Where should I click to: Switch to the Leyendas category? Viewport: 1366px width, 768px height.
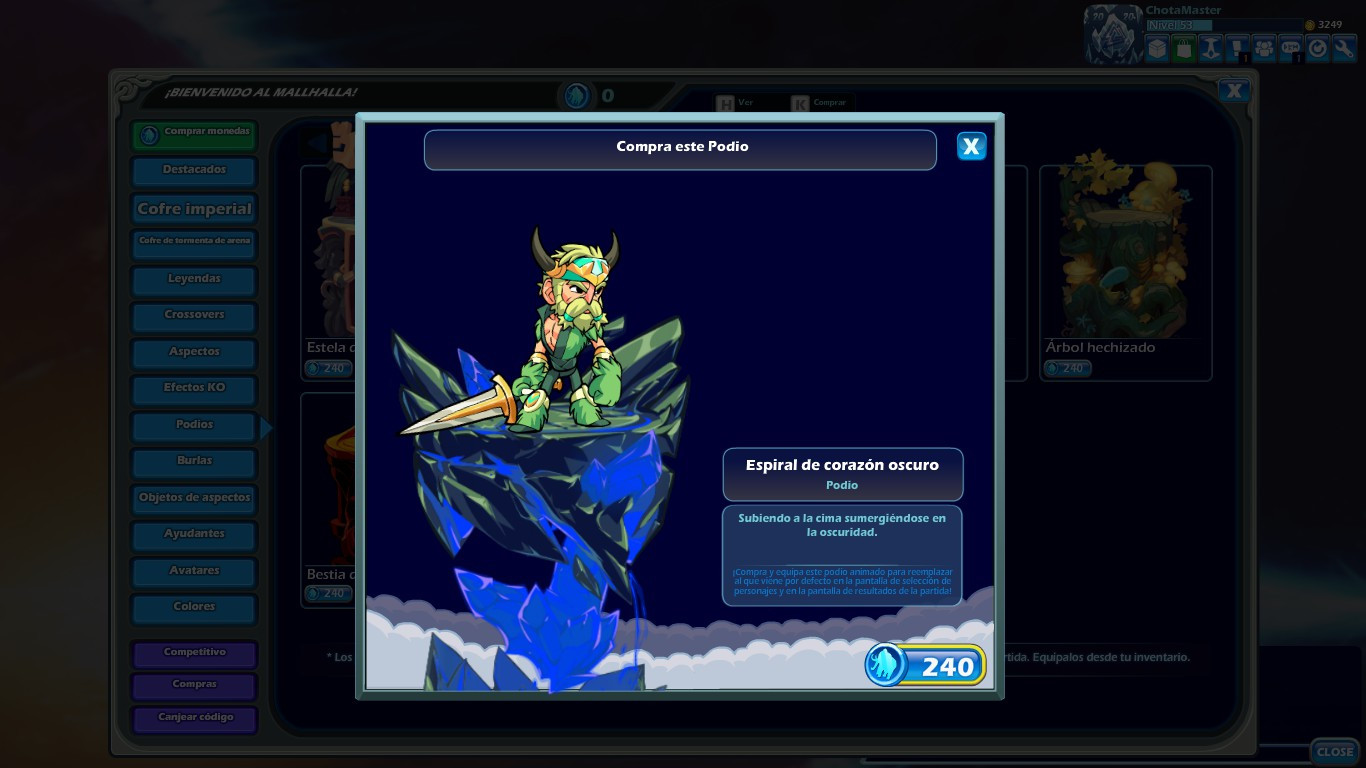pyautogui.click(x=193, y=280)
